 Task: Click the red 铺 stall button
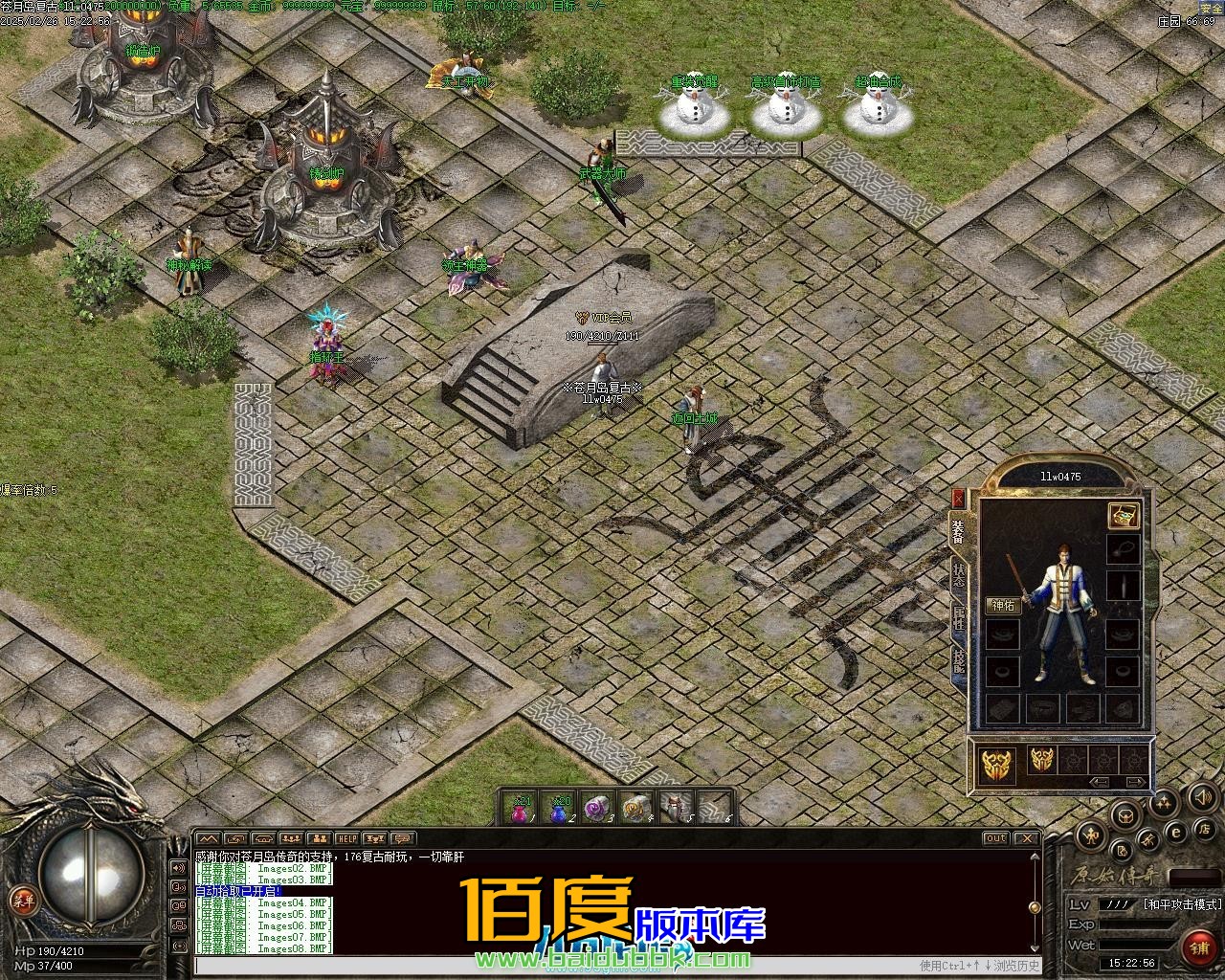click(1197, 947)
